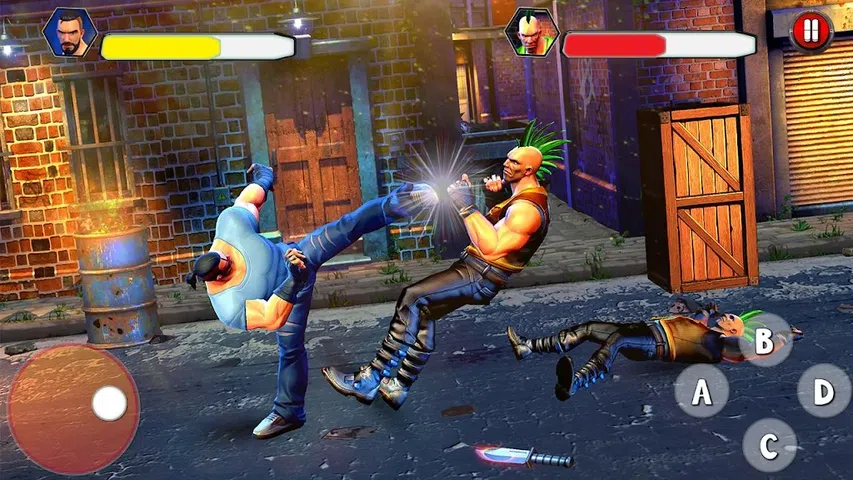Pause the fight with the red button

811,31
